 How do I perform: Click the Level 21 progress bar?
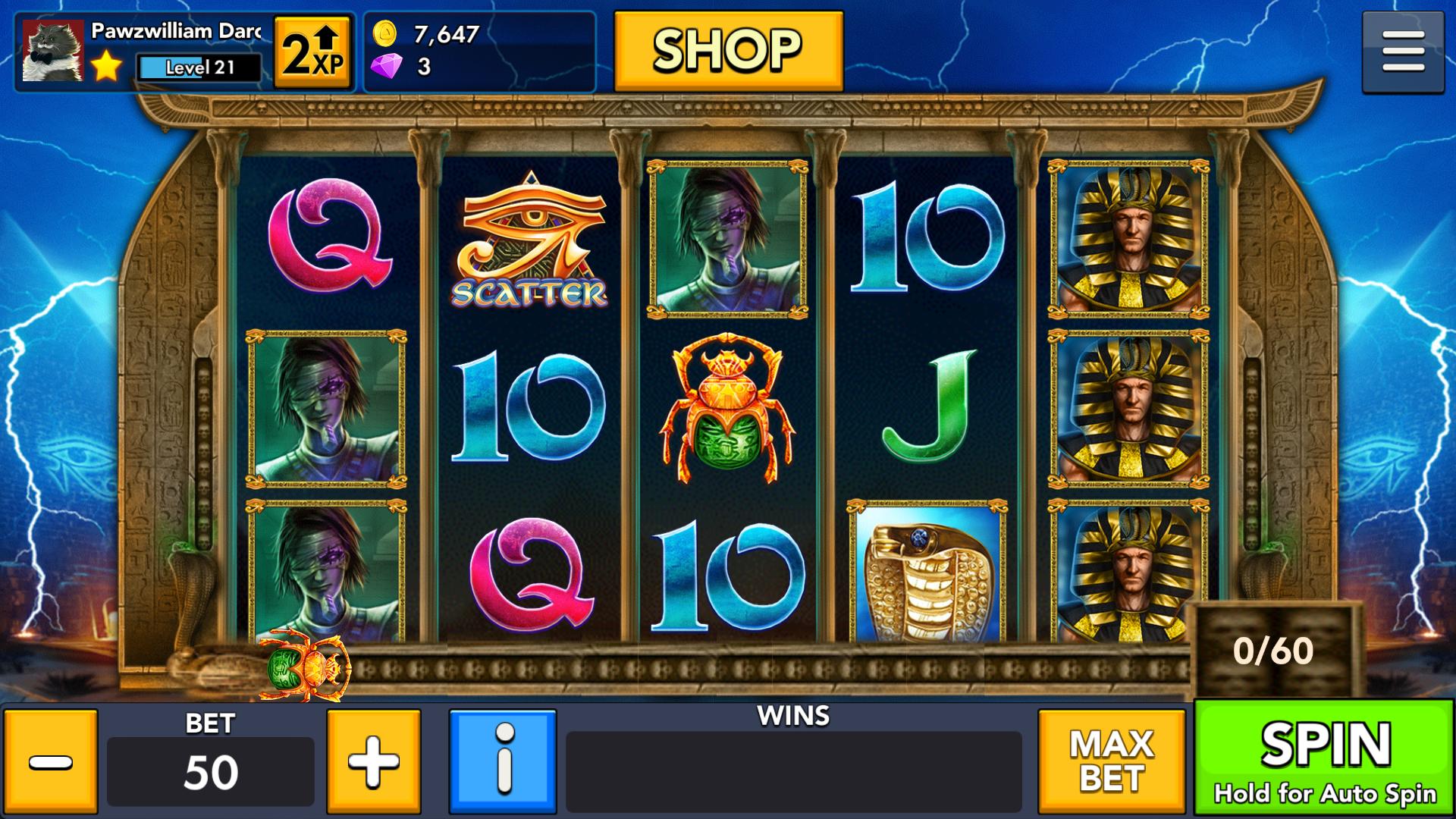click(x=198, y=68)
